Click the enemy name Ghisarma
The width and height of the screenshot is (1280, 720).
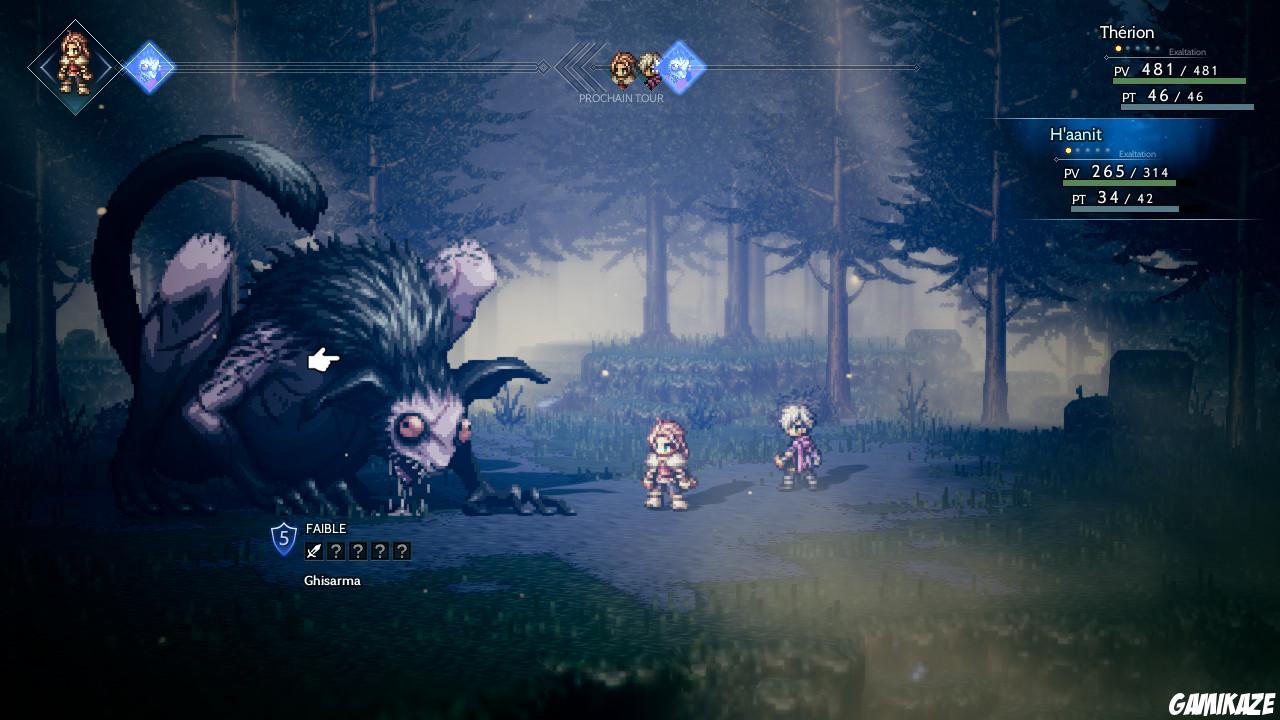coord(333,580)
